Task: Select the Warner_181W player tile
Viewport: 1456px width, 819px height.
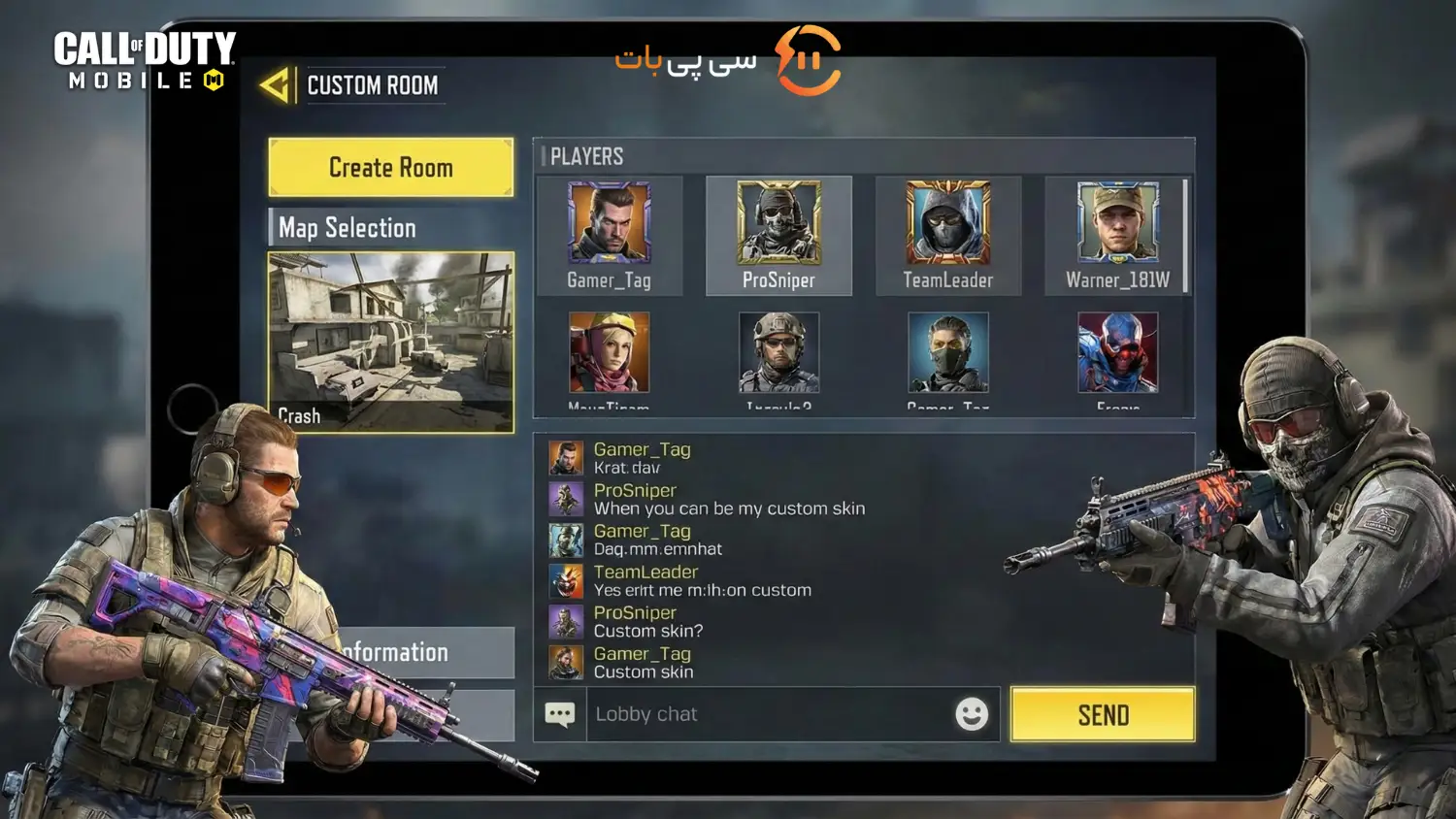Action: pyautogui.click(x=1117, y=236)
